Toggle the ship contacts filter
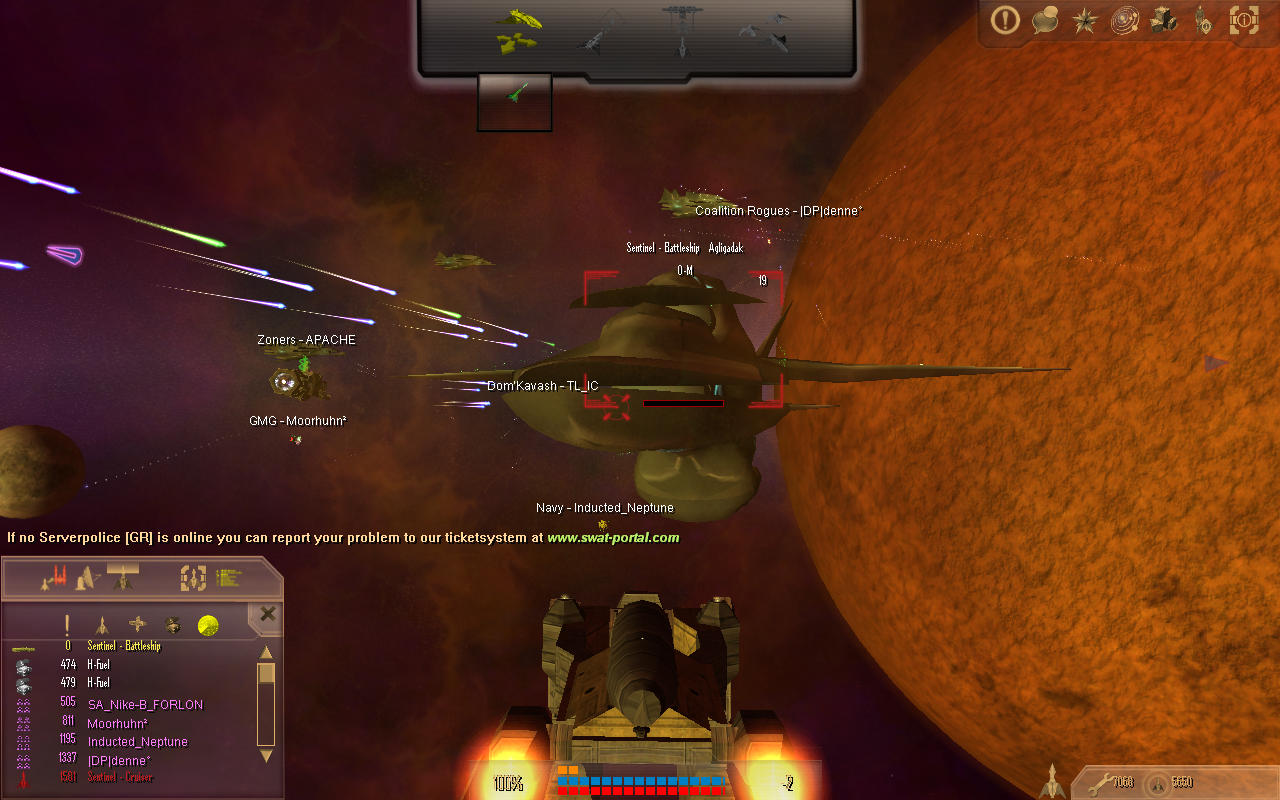Image resolution: width=1280 pixels, height=800 pixels. pyautogui.click(x=103, y=623)
